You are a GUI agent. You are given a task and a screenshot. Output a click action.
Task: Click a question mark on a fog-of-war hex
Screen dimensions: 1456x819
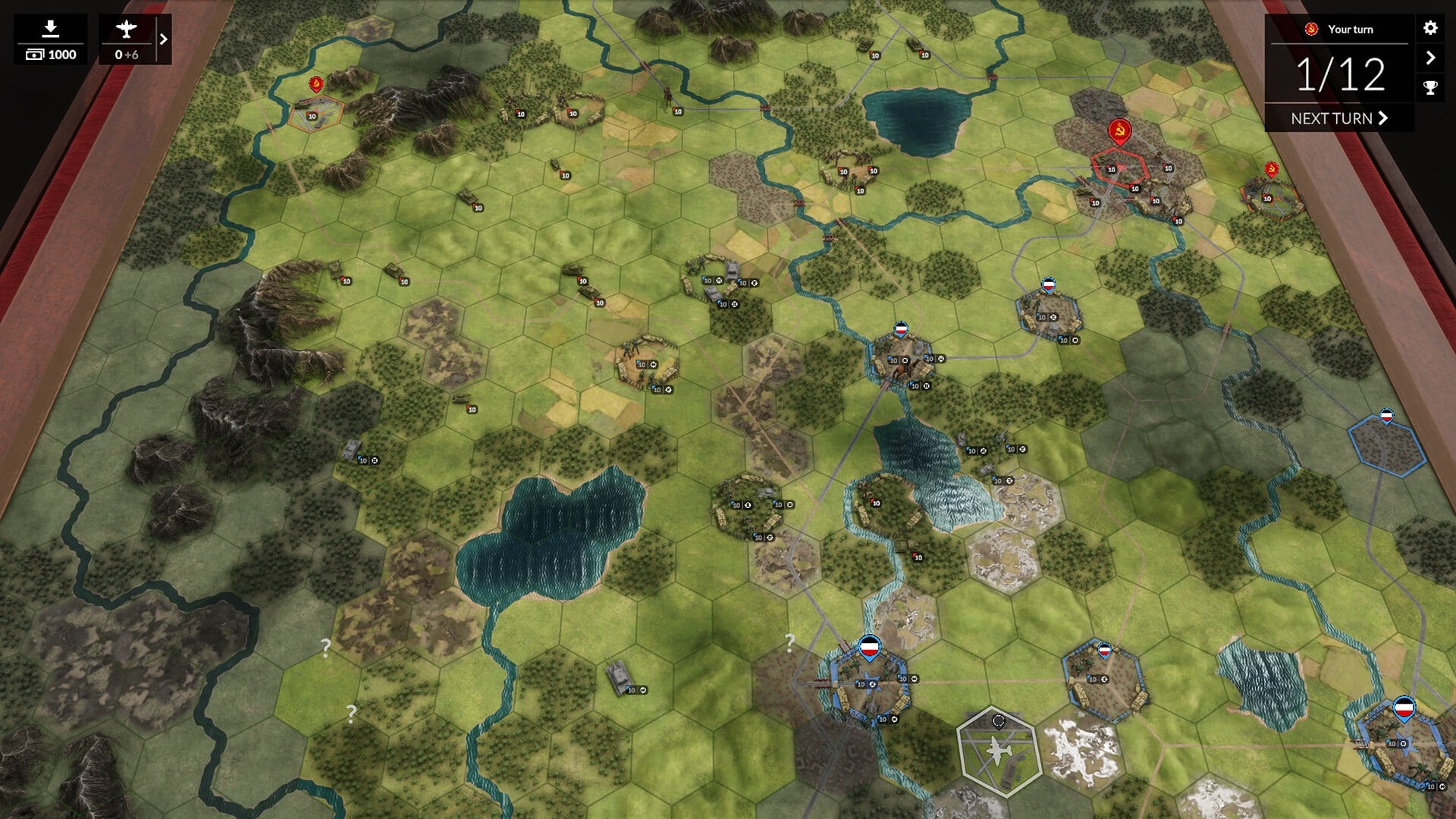pyautogui.click(x=325, y=646)
